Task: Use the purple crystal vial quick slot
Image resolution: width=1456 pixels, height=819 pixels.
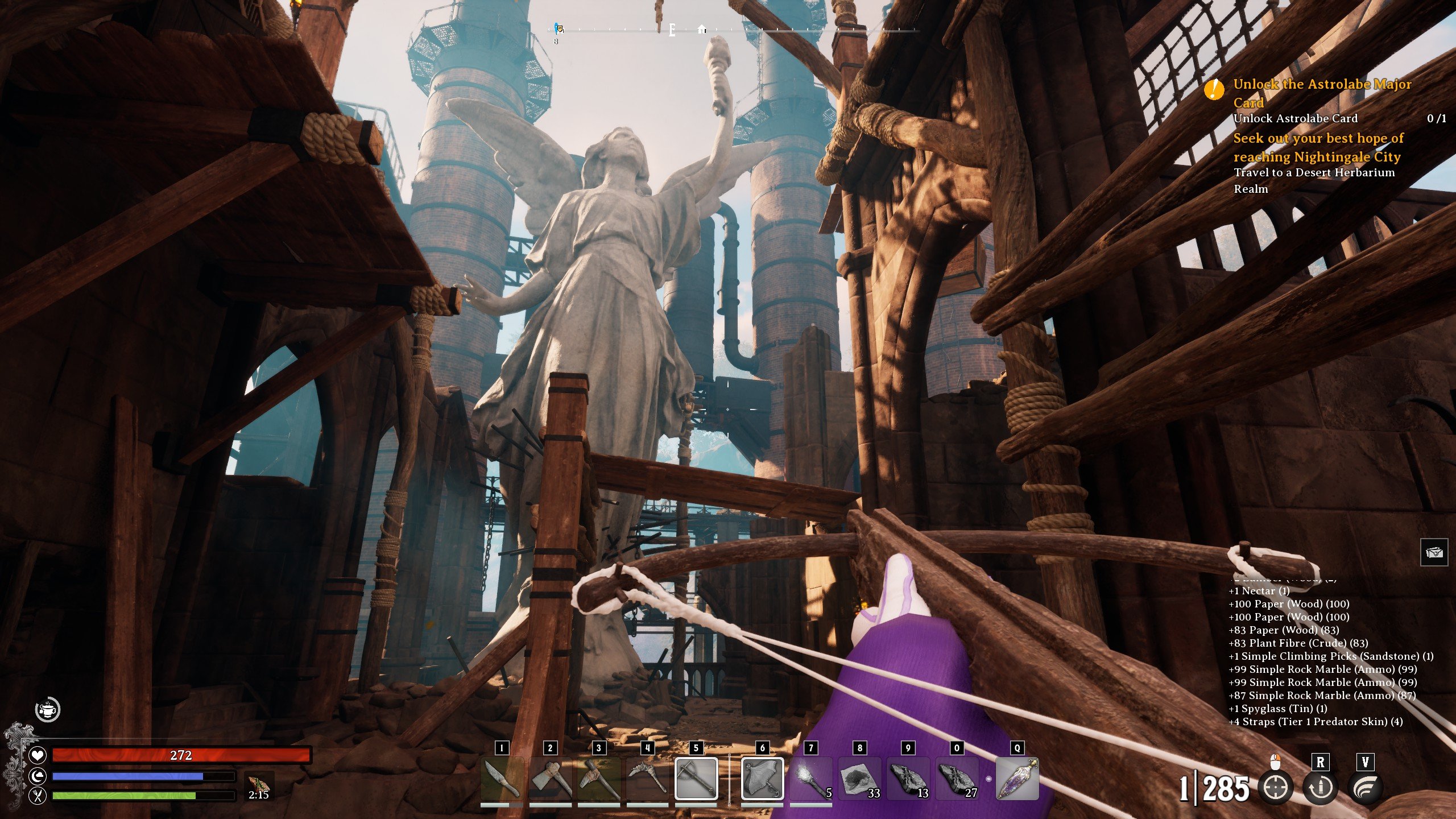Action: pos(1017,779)
